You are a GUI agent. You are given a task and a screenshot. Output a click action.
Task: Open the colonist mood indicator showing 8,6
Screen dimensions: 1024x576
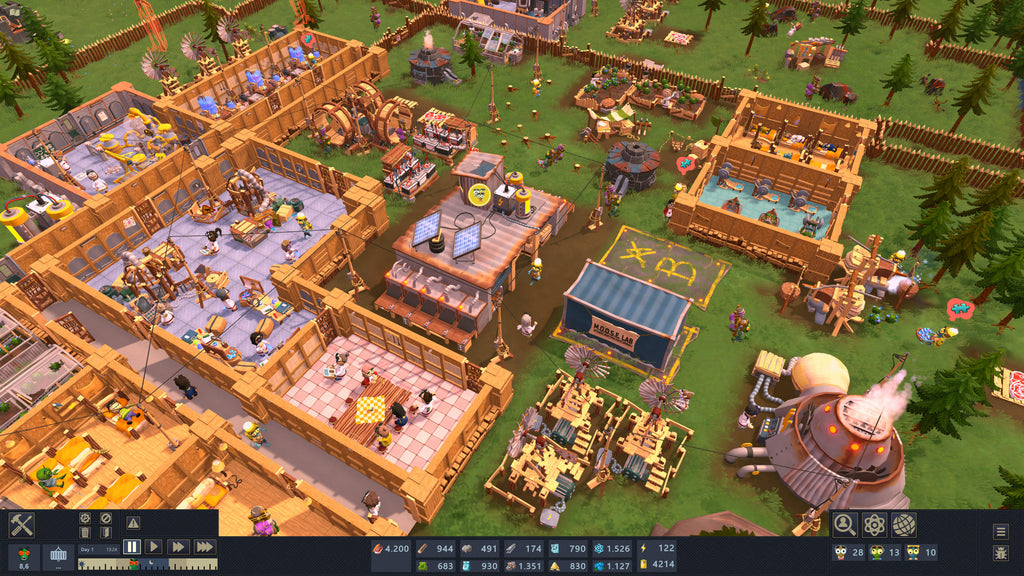tap(23, 557)
